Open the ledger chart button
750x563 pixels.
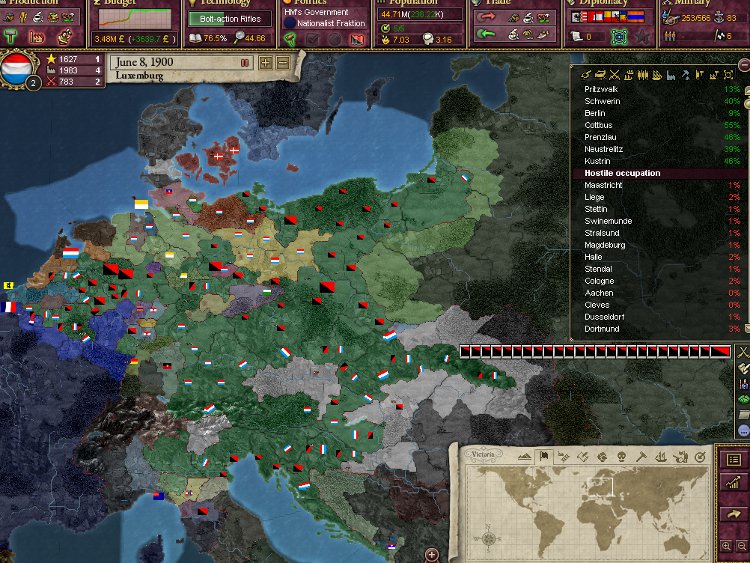(x=735, y=484)
